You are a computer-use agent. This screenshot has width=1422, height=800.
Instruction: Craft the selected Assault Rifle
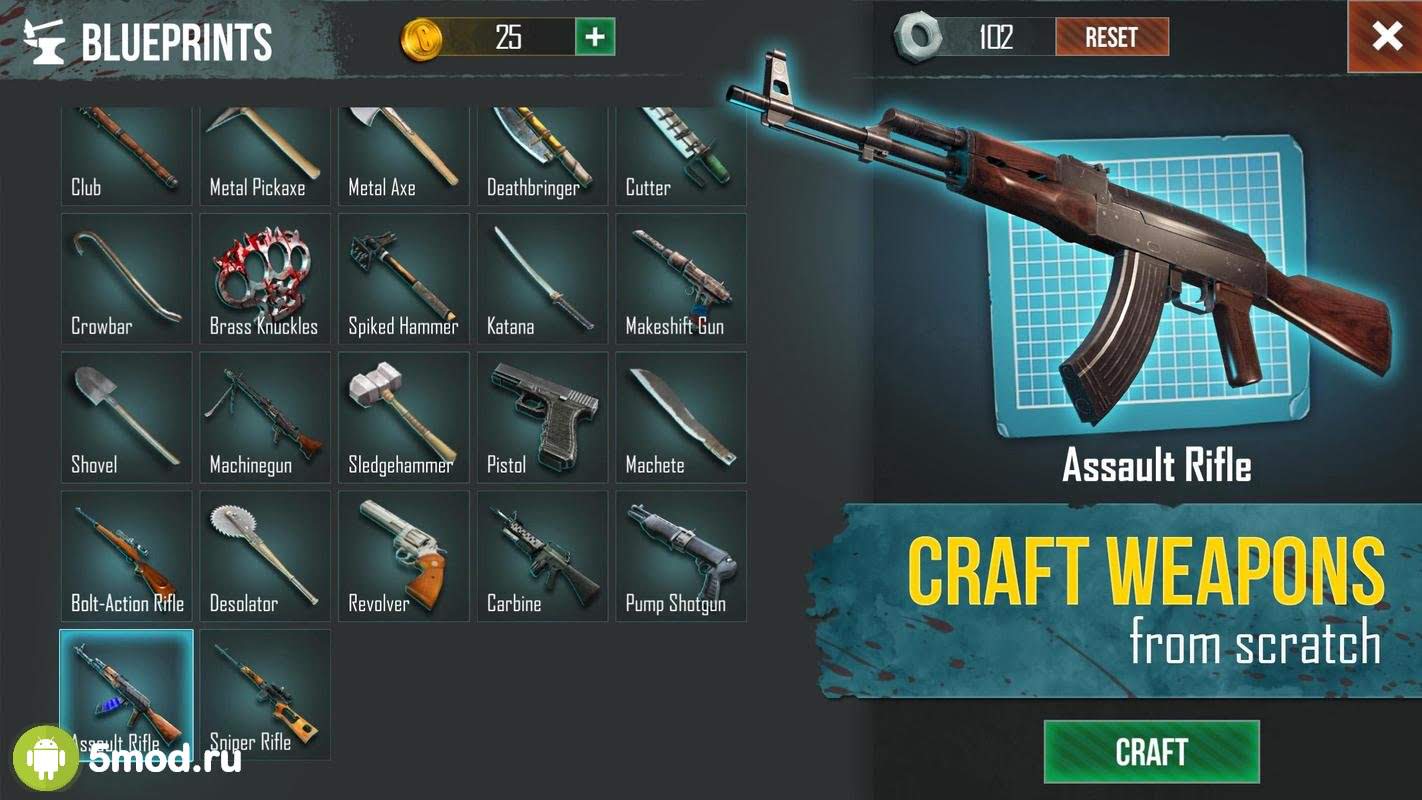[1151, 751]
